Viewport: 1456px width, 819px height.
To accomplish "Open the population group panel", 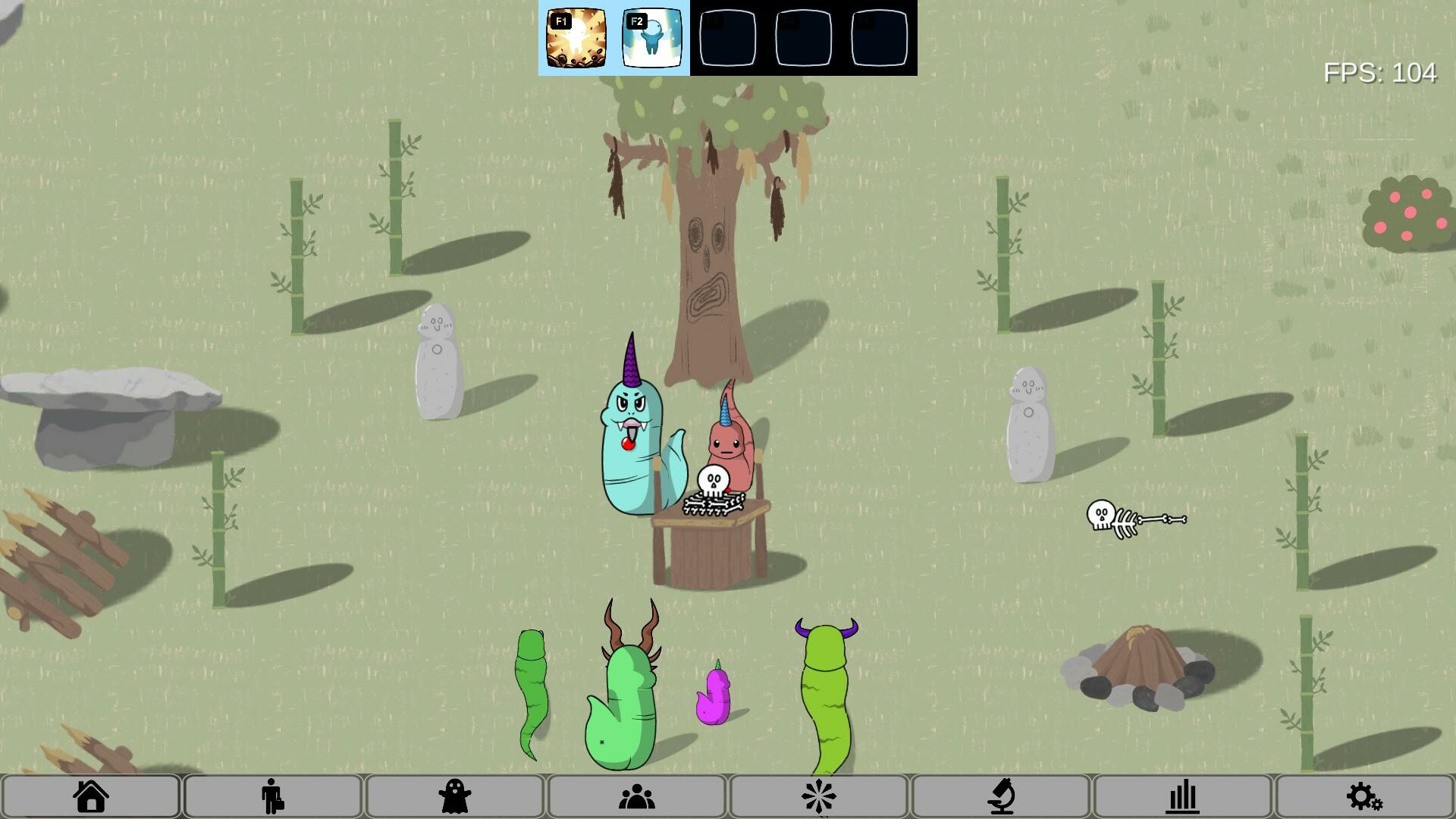I will coord(637,796).
